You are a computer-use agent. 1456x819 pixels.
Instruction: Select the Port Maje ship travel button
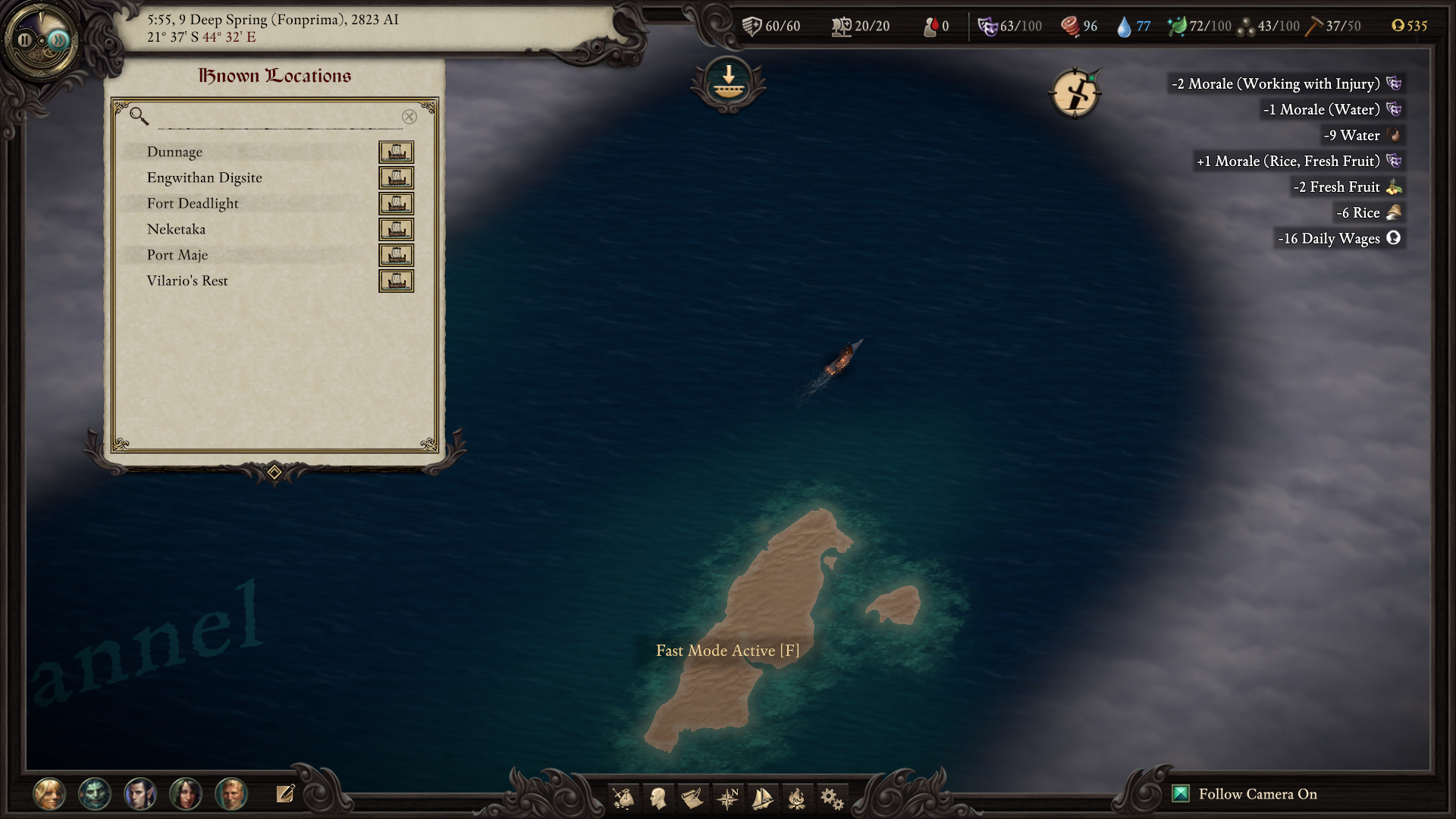point(396,256)
